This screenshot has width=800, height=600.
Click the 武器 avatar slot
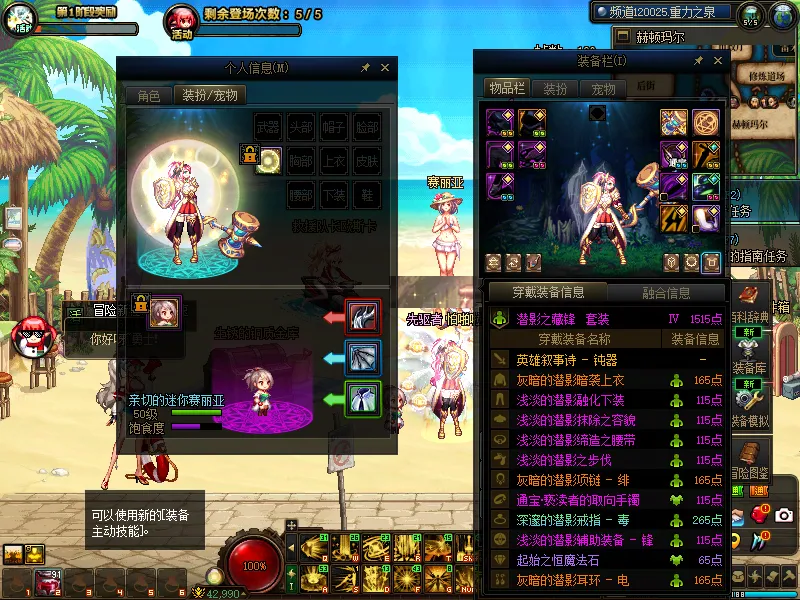pos(268,127)
